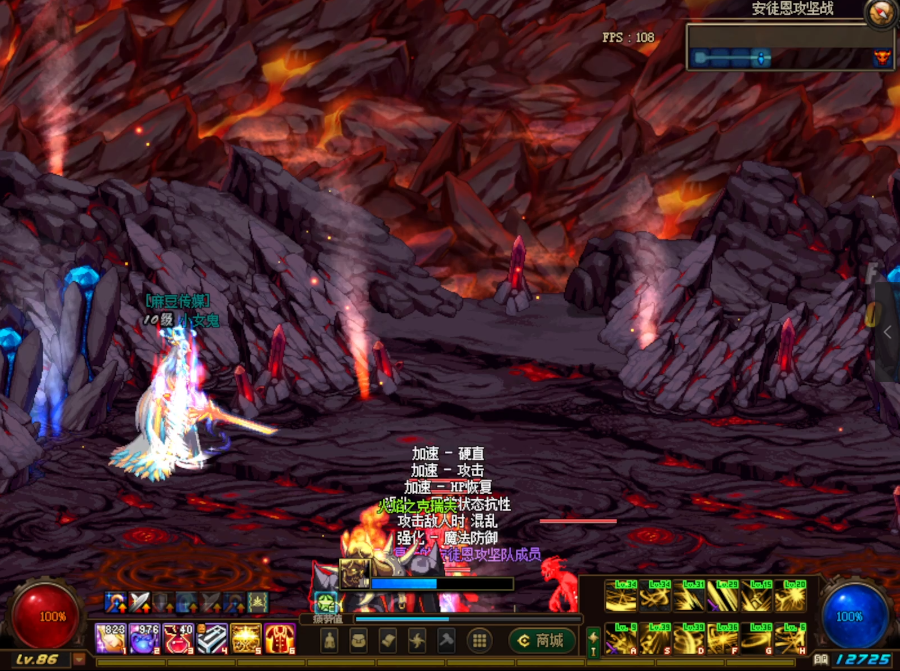Viewport: 900px width, 671px height.
Task: Open the grid-dots menu button beside 商城
Action: (x=480, y=640)
